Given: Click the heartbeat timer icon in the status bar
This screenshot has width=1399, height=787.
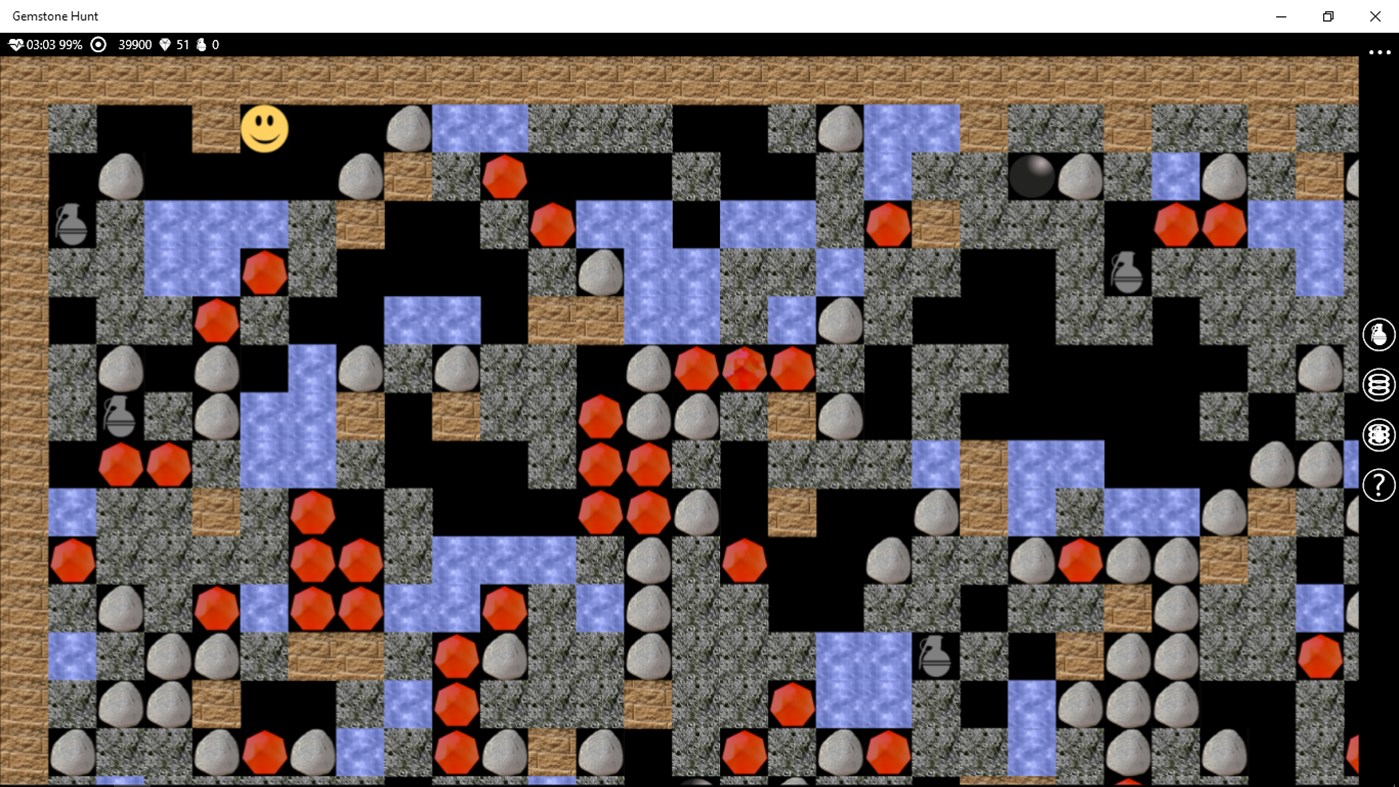Looking at the screenshot, I should click(15, 44).
